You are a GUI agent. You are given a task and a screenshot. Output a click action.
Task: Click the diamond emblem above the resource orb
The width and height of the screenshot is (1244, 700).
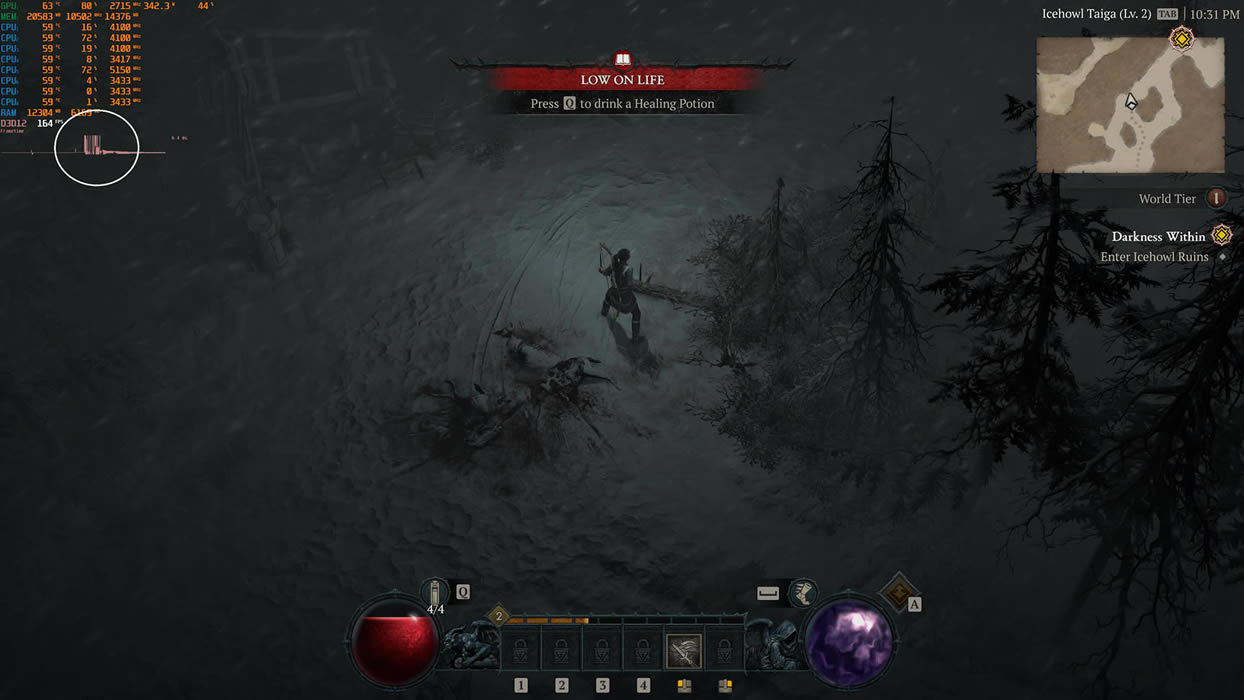click(x=898, y=592)
